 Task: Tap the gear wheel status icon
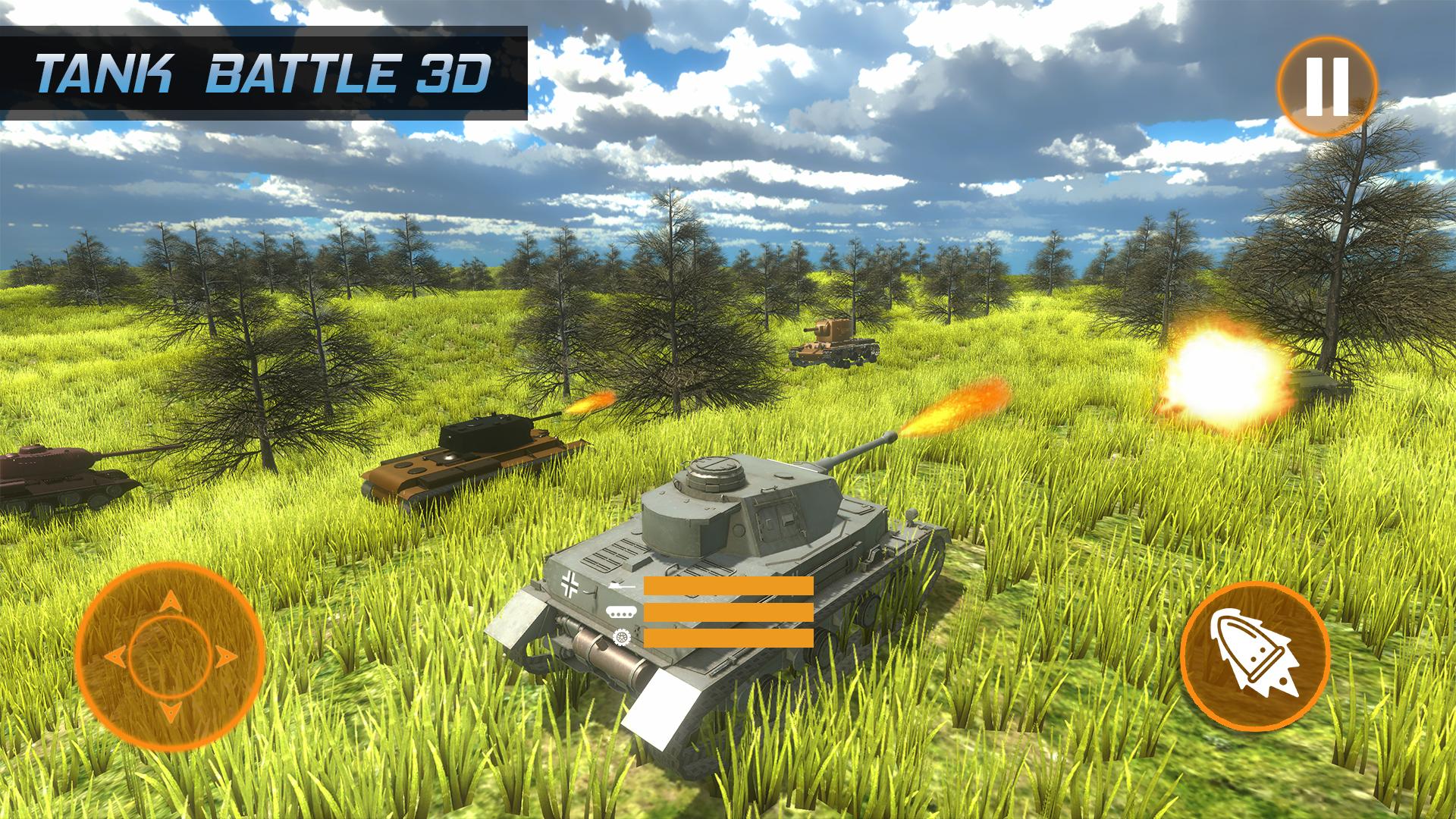click(x=622, y=637)
